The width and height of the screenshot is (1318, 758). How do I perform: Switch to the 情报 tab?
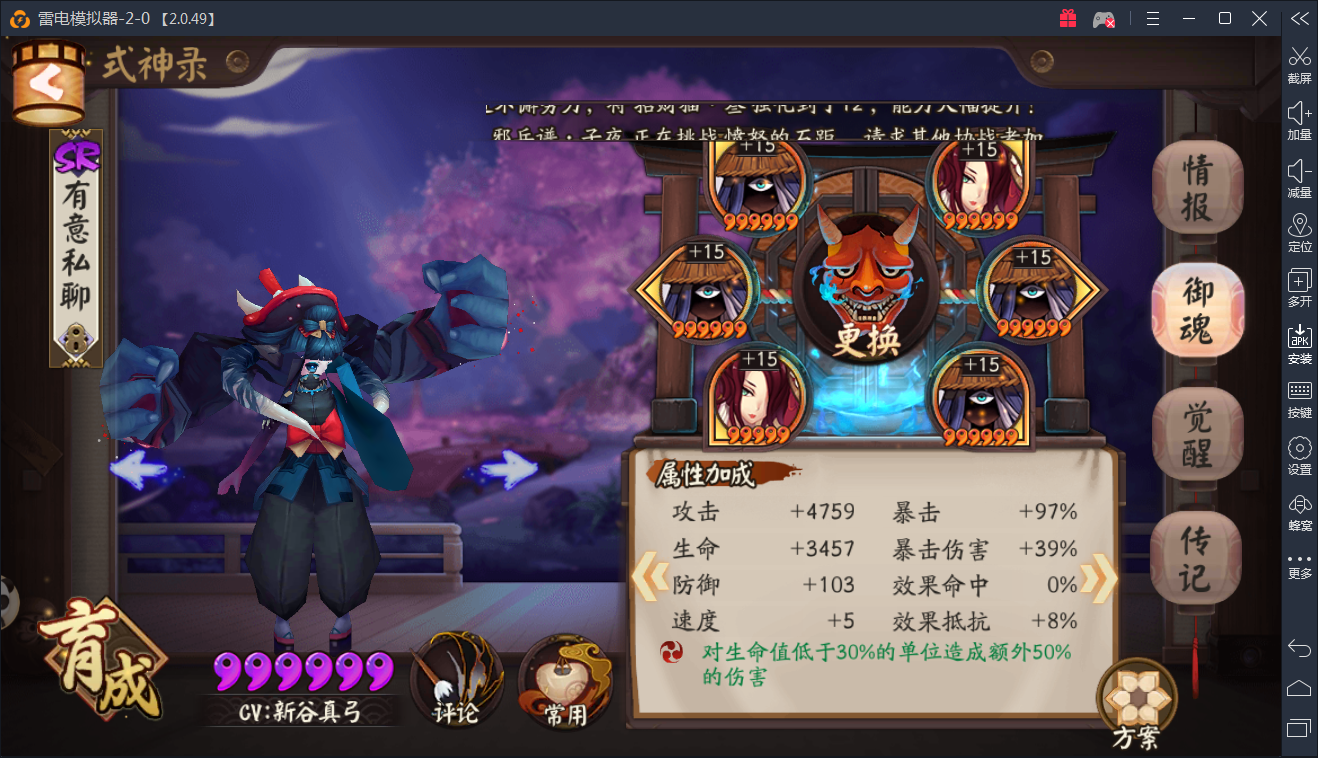1197,188
